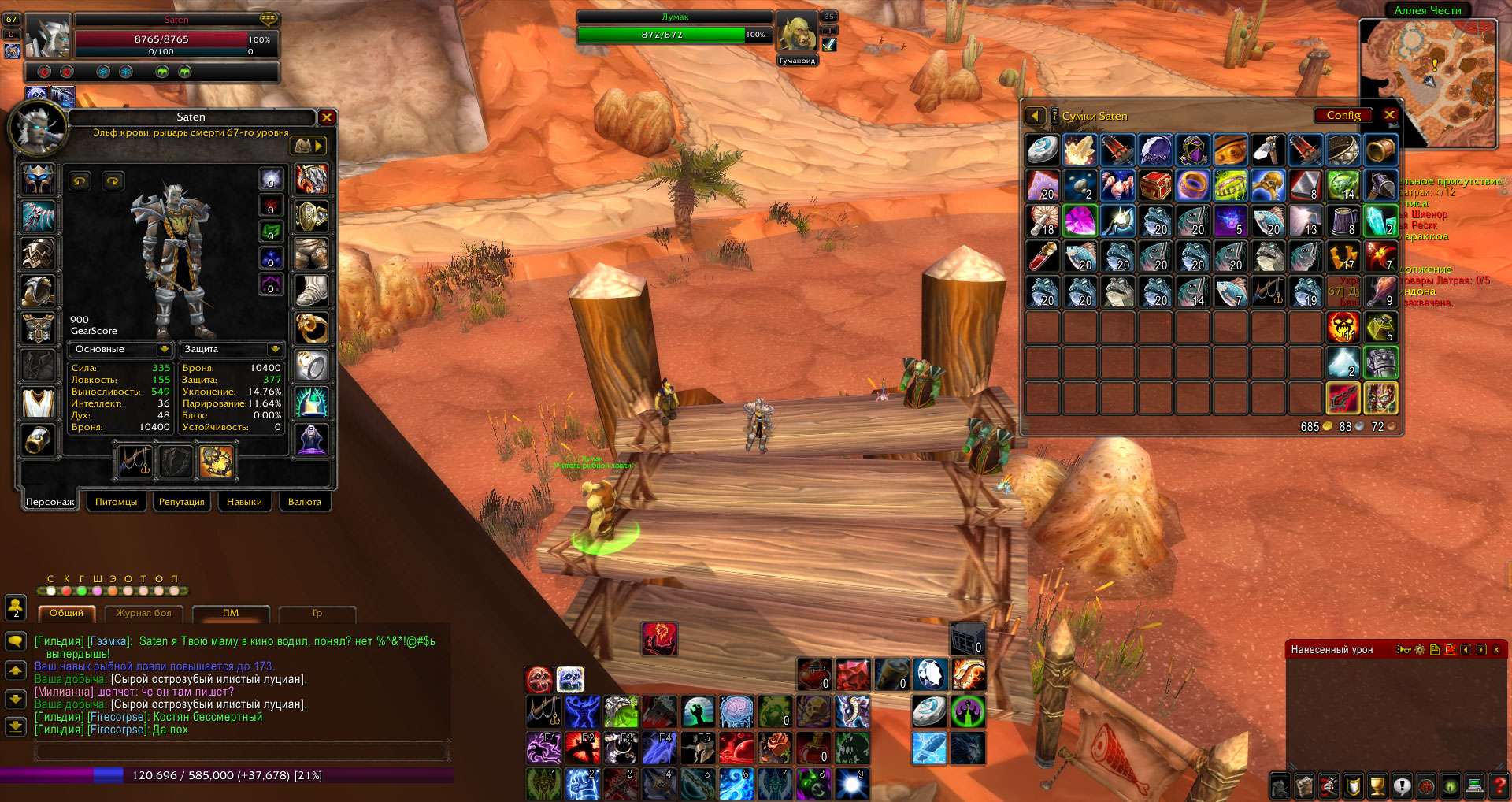1512x802 pixels.
Task: Click the Saten player portrait
Action: pyautogui.click(x=47, y=35)
